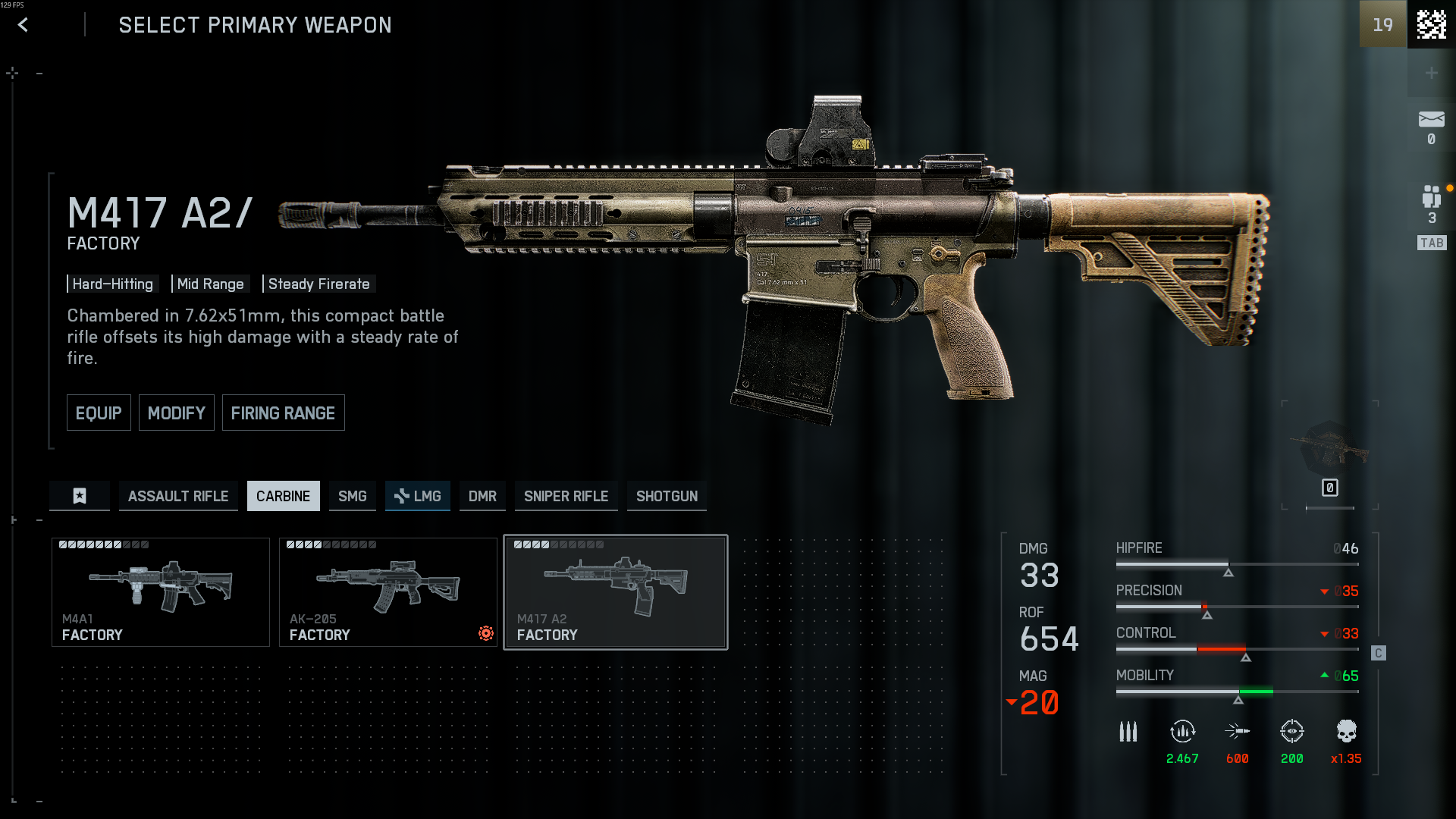1456x819 pixels.
Task: Select the M4A1 Factory weapon tile
Action: 160,592
